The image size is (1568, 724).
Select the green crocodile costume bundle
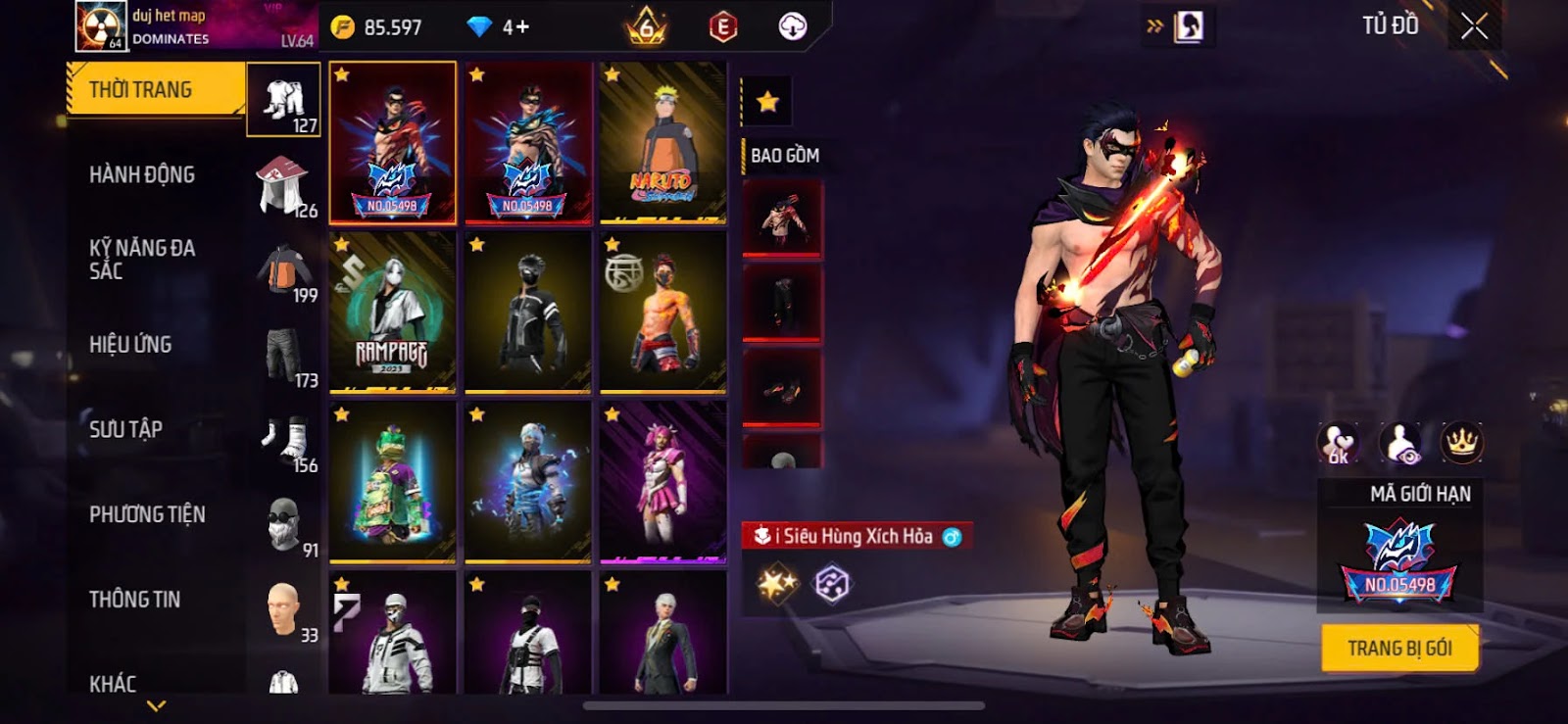pos(392,483)
